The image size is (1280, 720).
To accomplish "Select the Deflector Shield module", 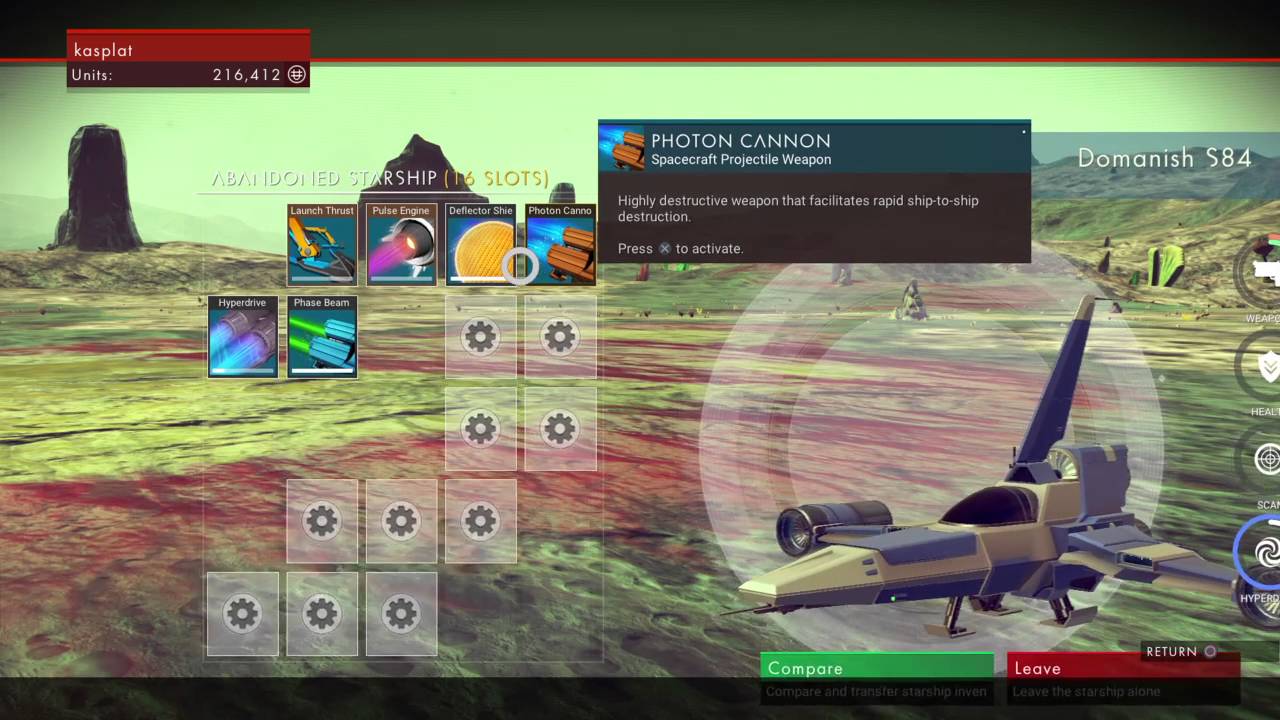I will (x=481, y=243).
